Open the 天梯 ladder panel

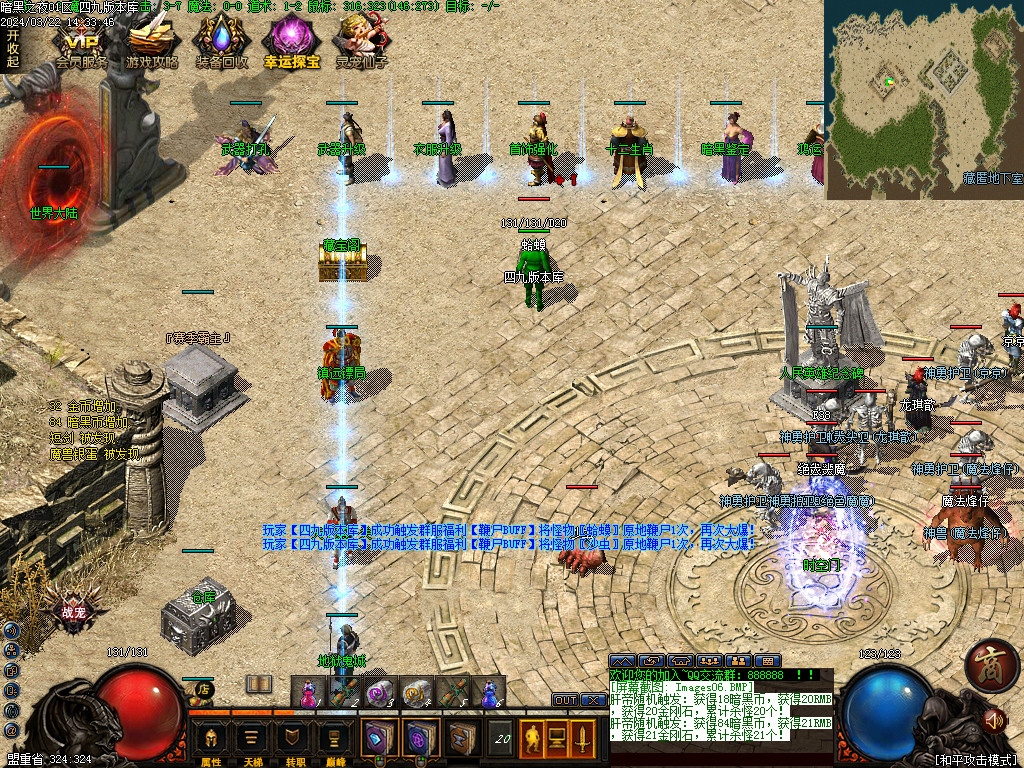click(x=253, y=740)
